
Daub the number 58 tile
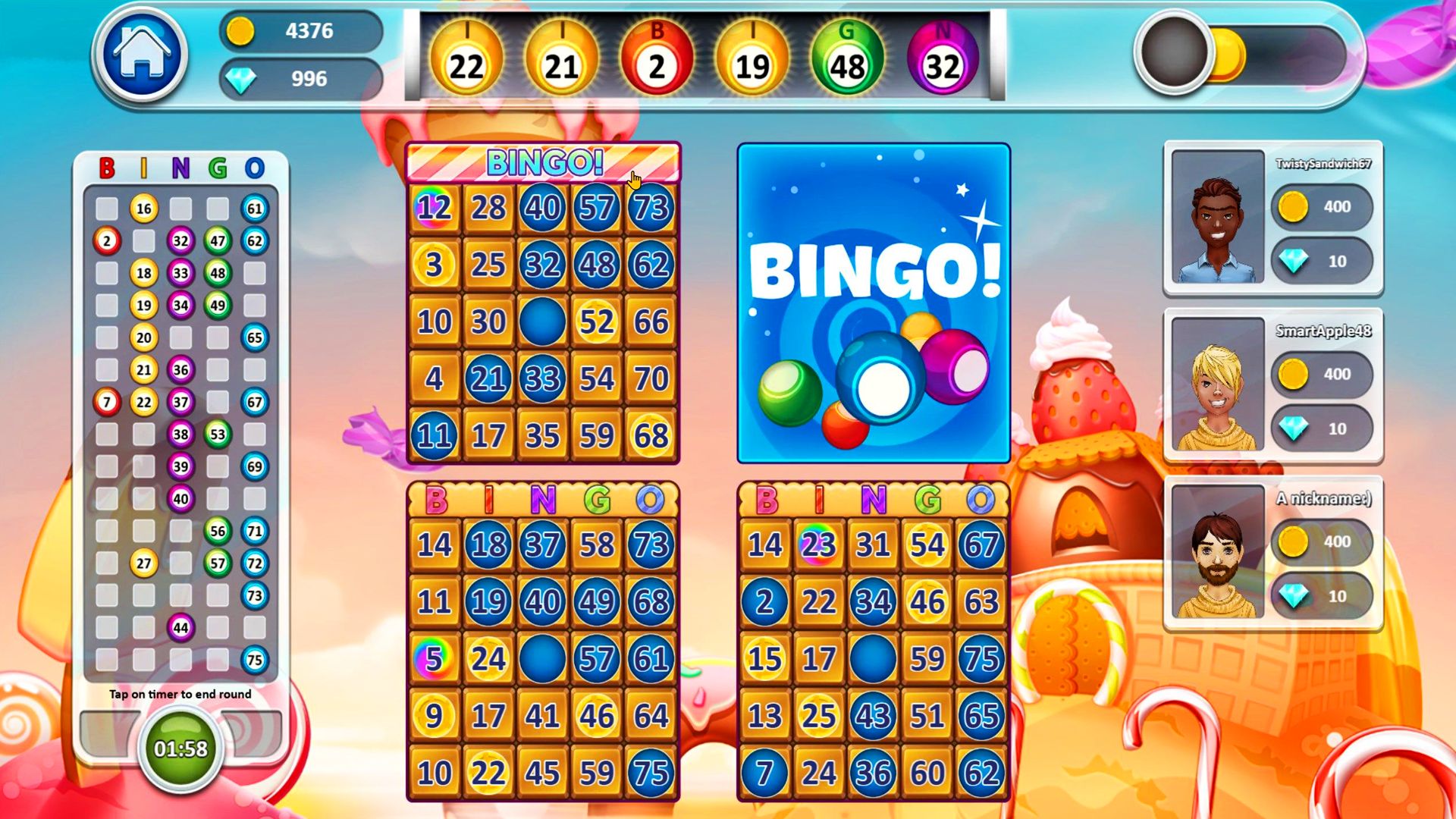coord(597,544)
